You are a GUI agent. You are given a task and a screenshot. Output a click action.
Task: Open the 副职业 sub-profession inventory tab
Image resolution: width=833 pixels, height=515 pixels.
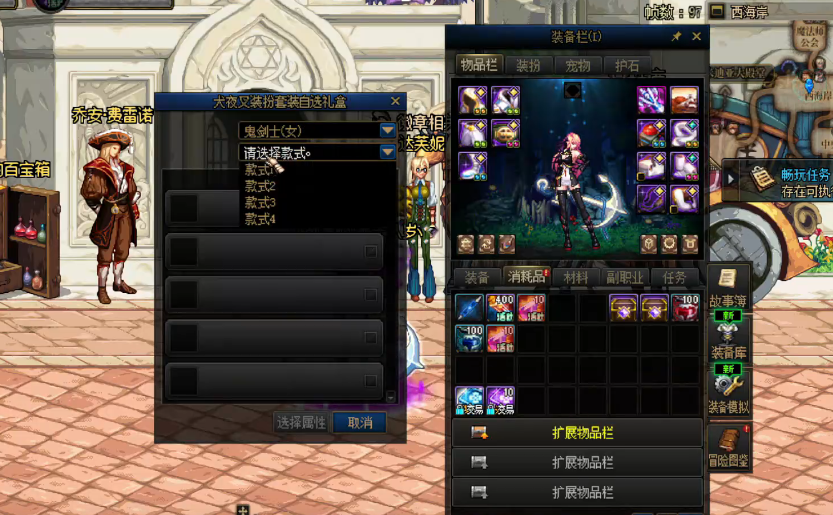625,277
